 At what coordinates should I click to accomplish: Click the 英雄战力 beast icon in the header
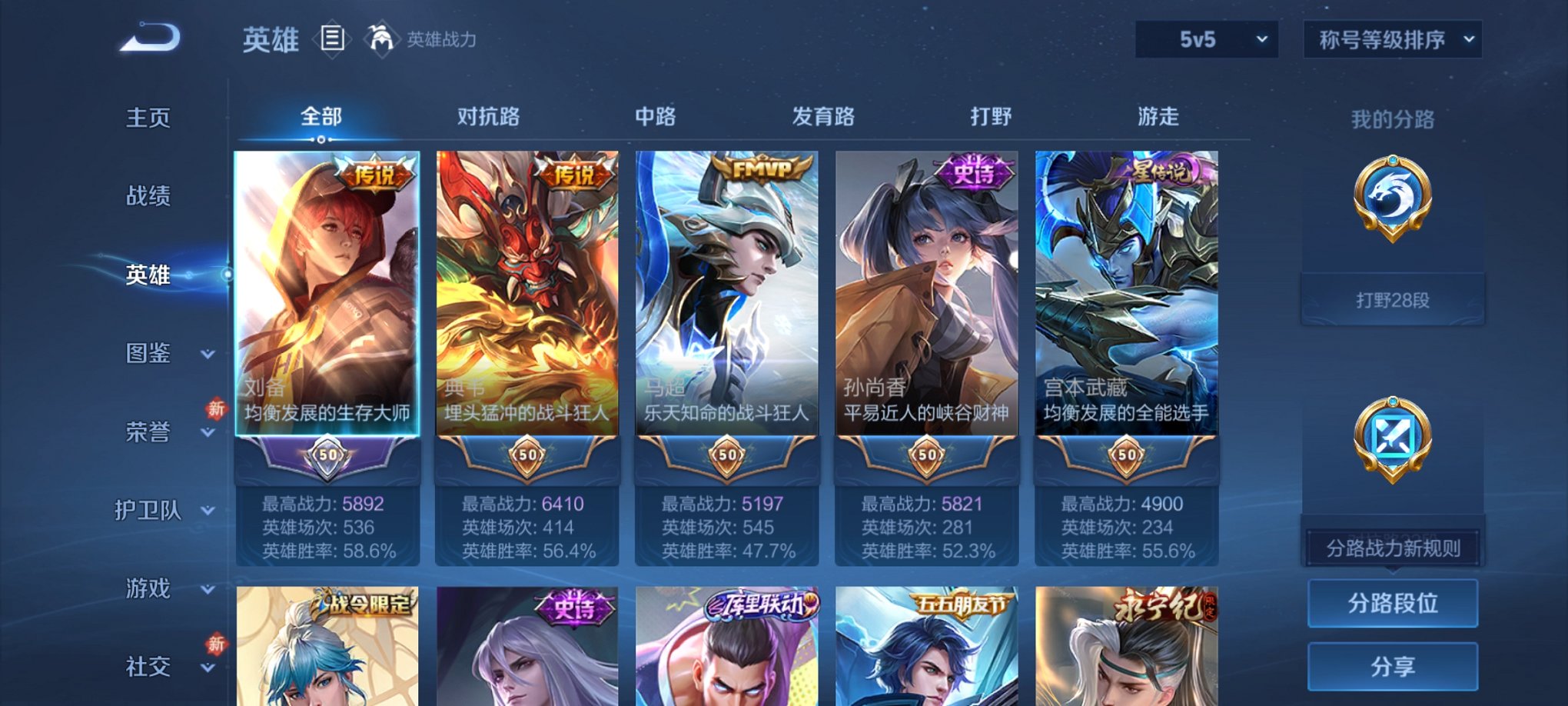(x=381, y=36)
